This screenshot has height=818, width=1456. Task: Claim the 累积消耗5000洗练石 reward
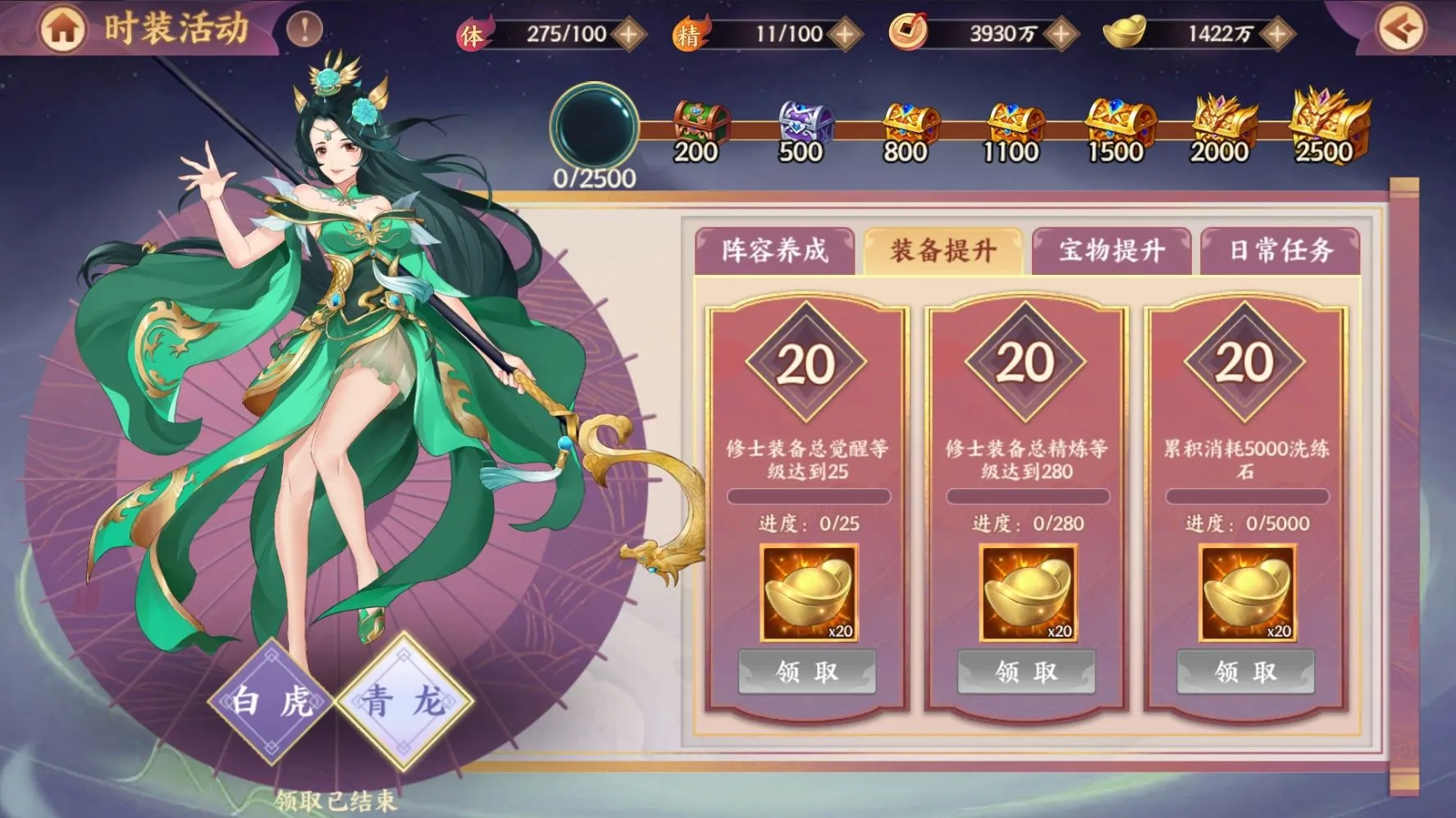[x=1245, y=672]
